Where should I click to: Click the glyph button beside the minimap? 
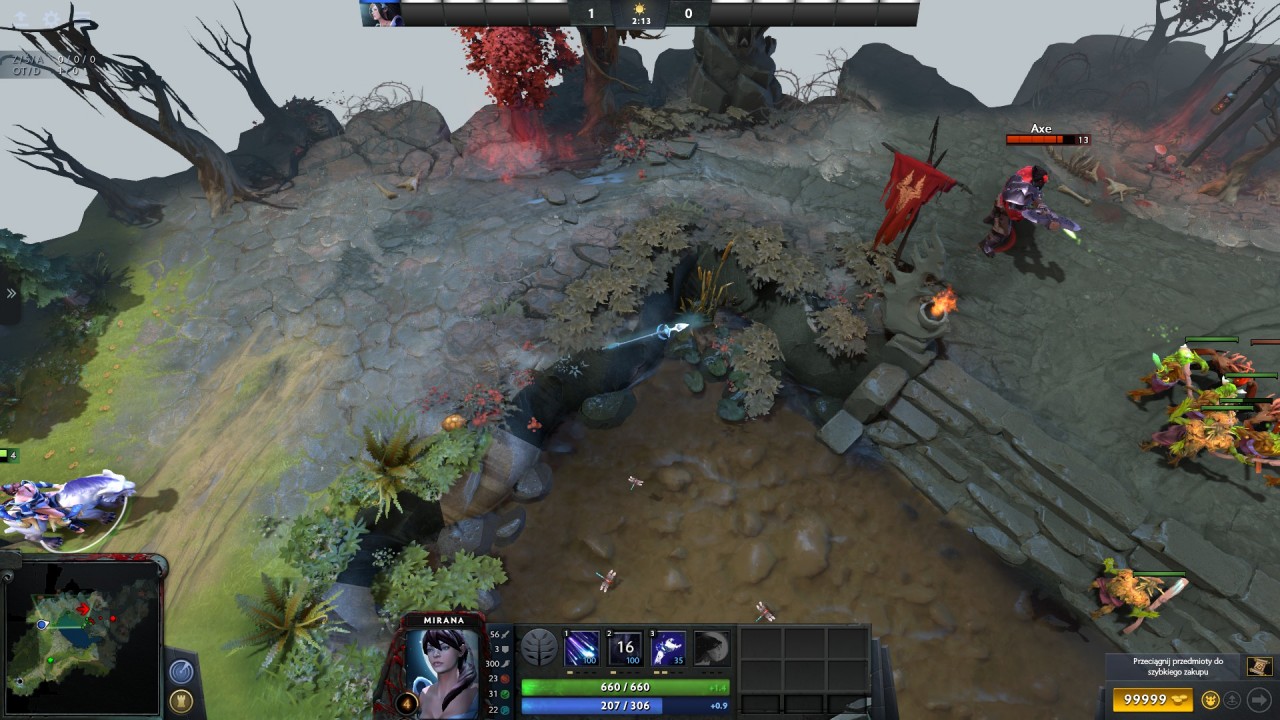181,701
